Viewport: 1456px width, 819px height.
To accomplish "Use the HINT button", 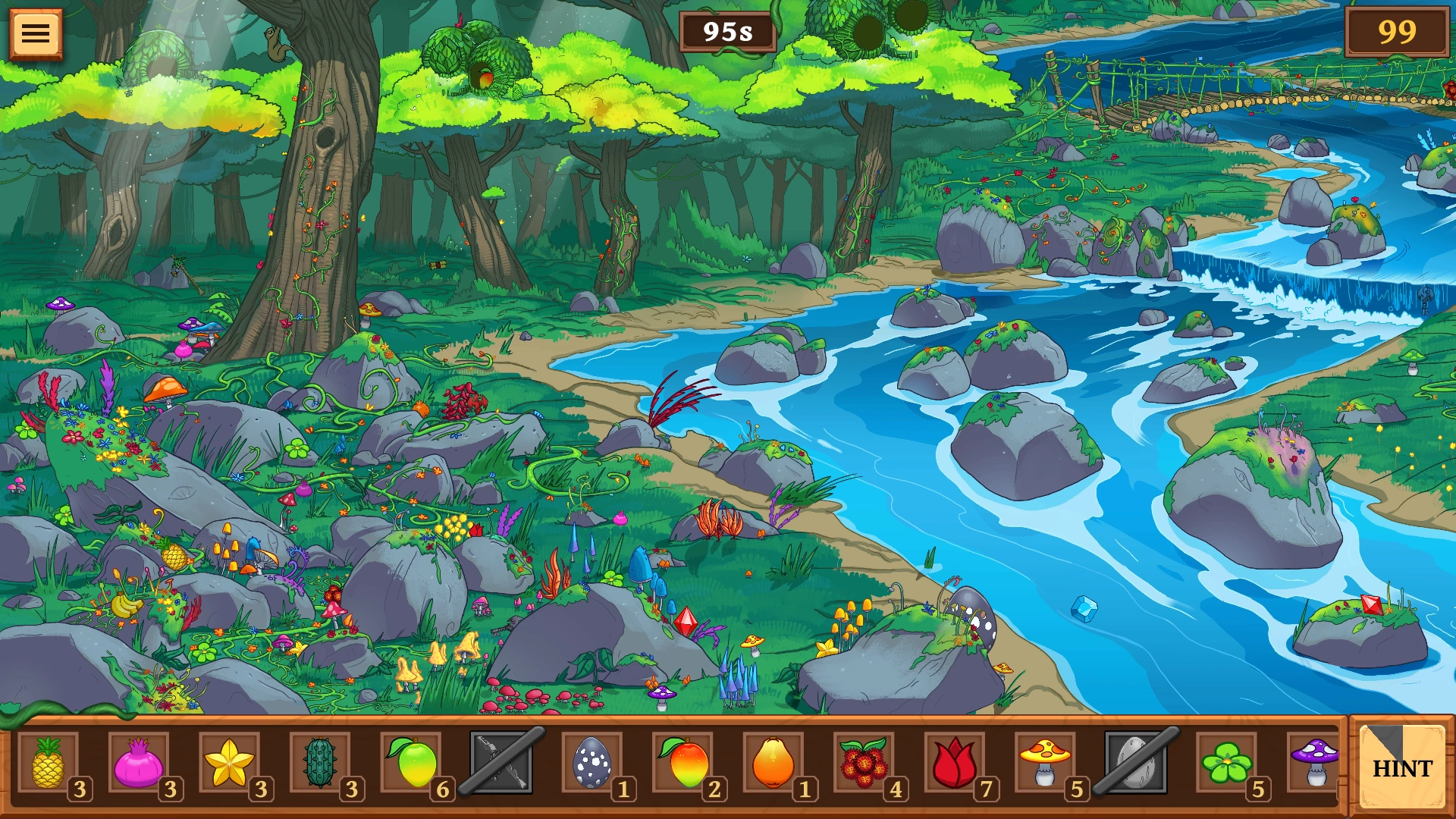I will click(1401, 767).
